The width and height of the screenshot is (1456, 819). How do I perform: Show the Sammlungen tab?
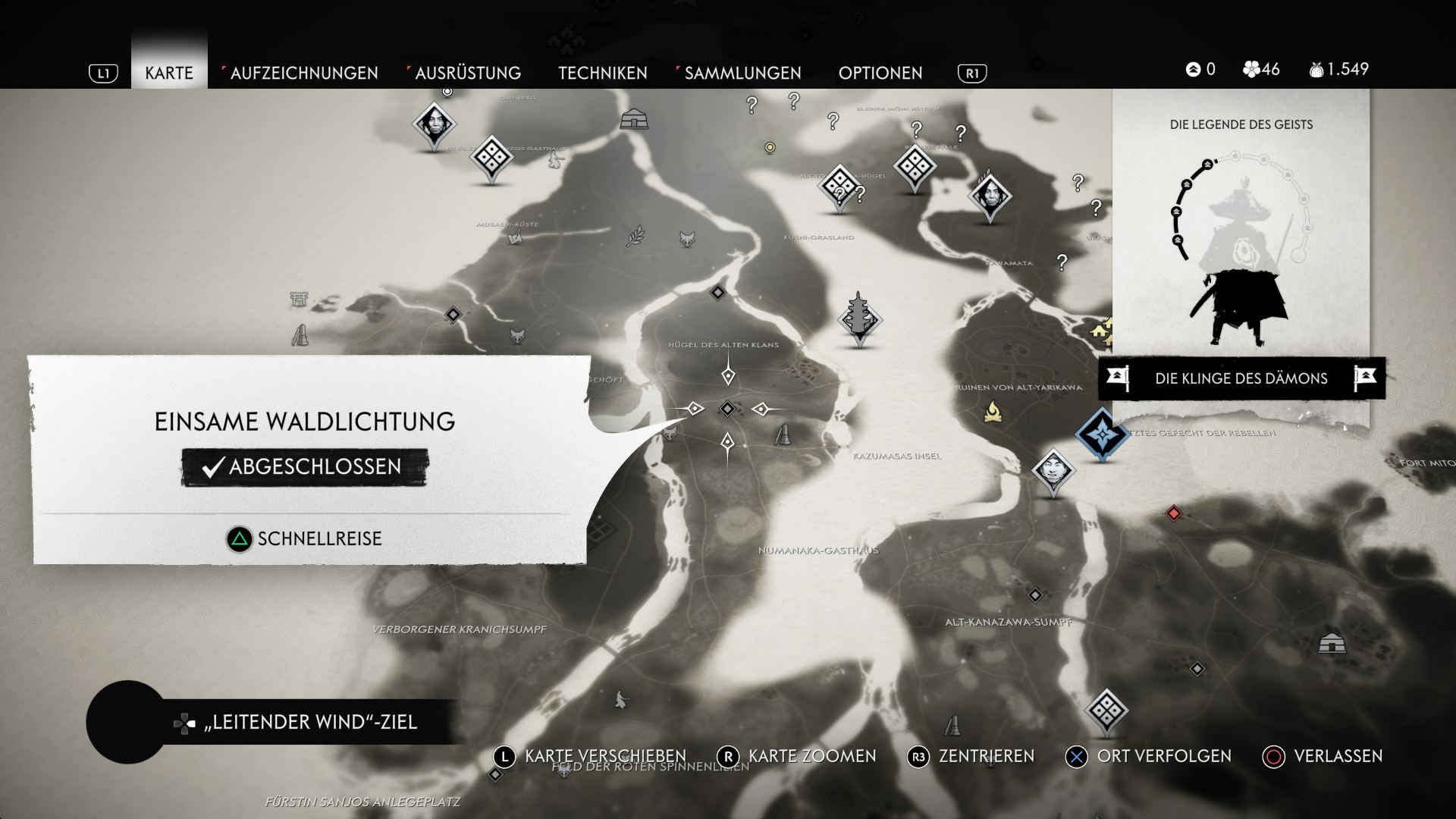point(742,73)
